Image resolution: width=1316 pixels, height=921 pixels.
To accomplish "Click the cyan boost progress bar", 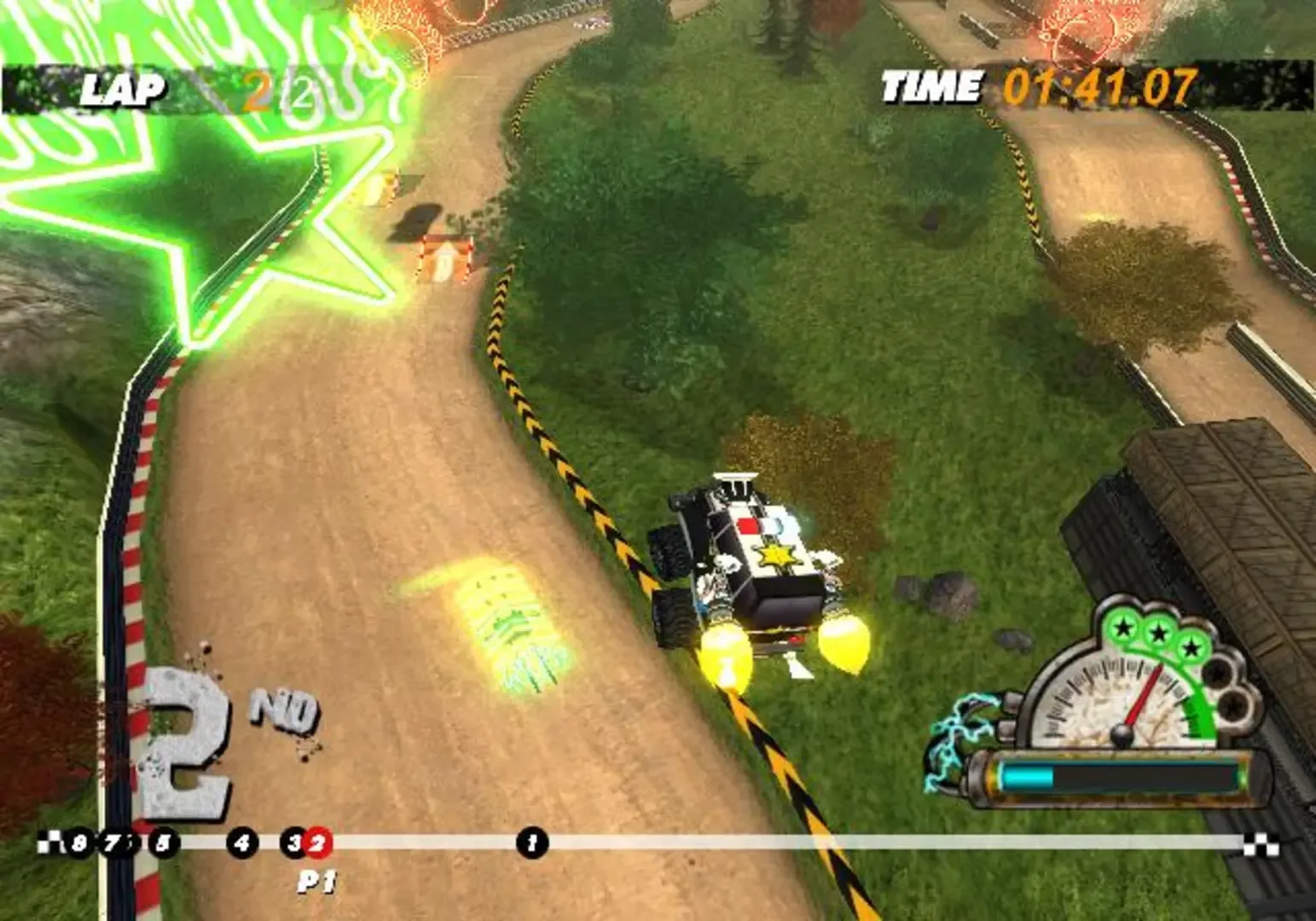I will tap(1027, 776).
